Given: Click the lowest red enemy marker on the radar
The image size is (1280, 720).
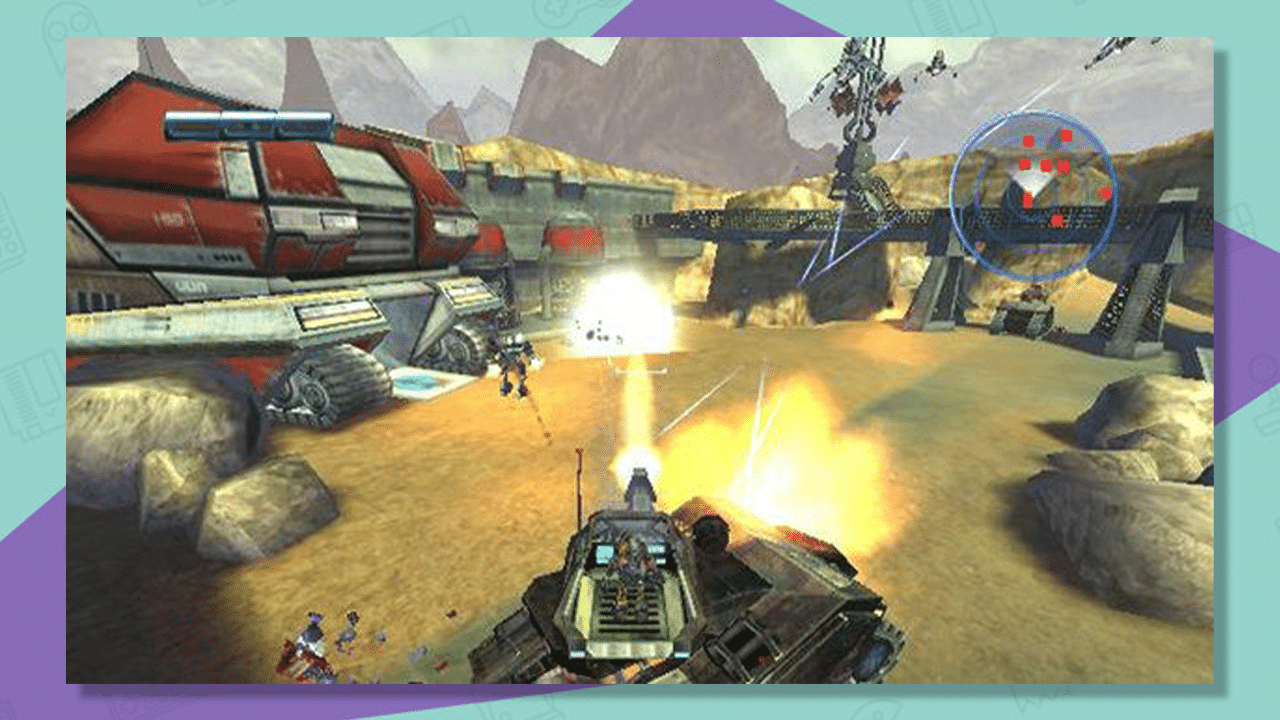Looking at the screenshot, I should [x=1057, y=222].
